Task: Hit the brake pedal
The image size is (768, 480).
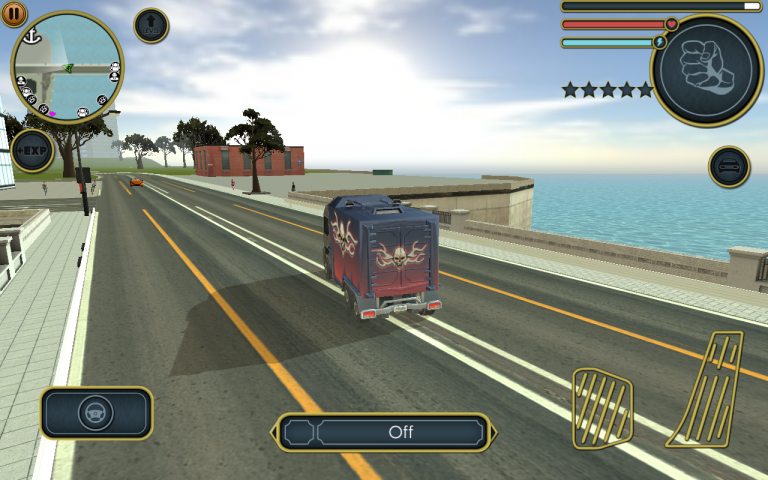Action: click(602, 407)
